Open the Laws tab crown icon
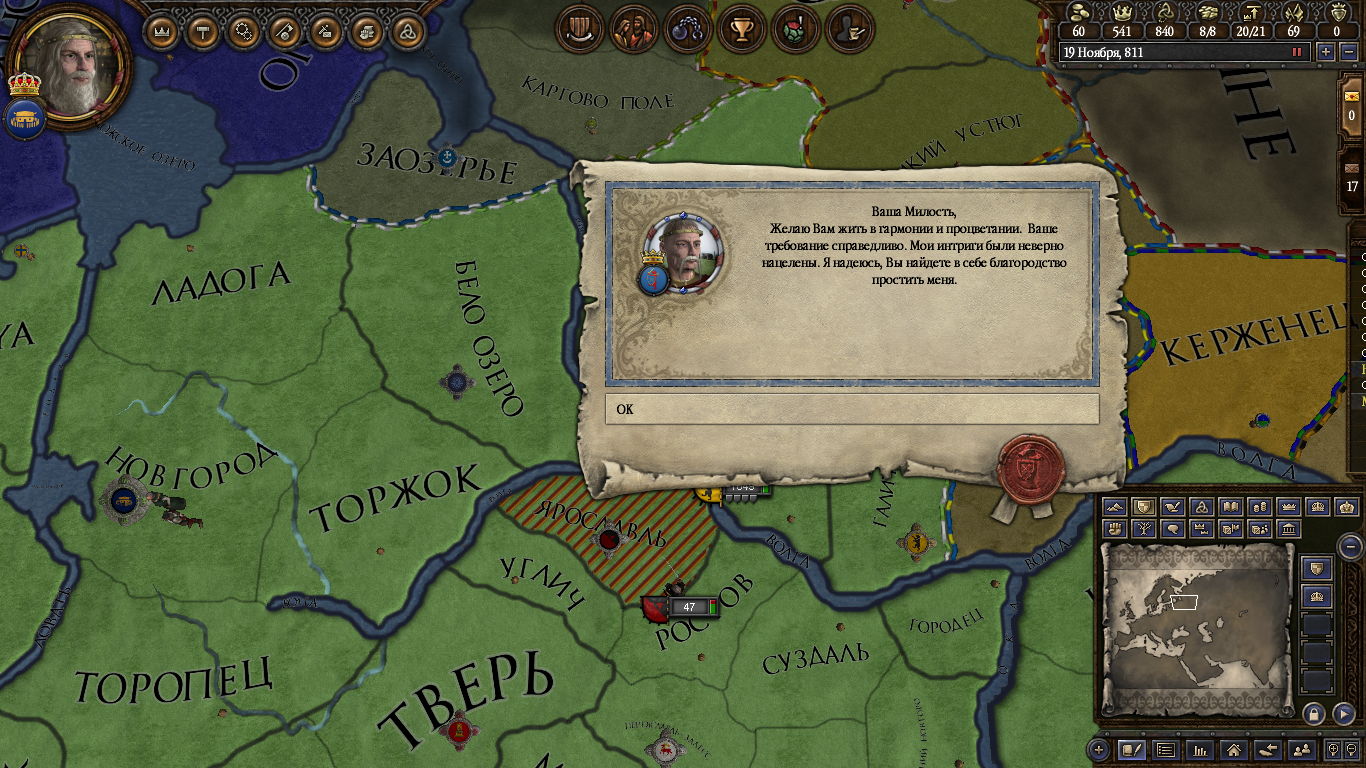This screenshot has width=1366, height=768. point(160,31)
